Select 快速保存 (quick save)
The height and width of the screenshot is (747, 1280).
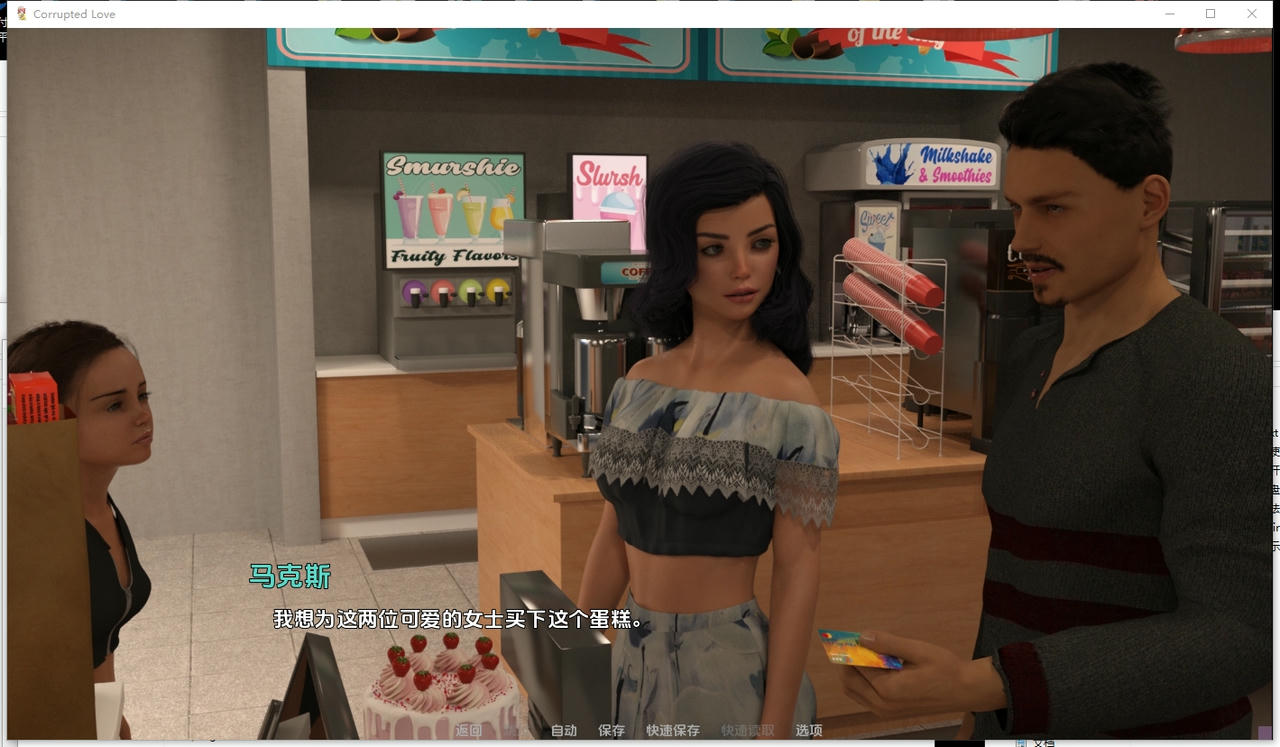click(x=672, y=731)
